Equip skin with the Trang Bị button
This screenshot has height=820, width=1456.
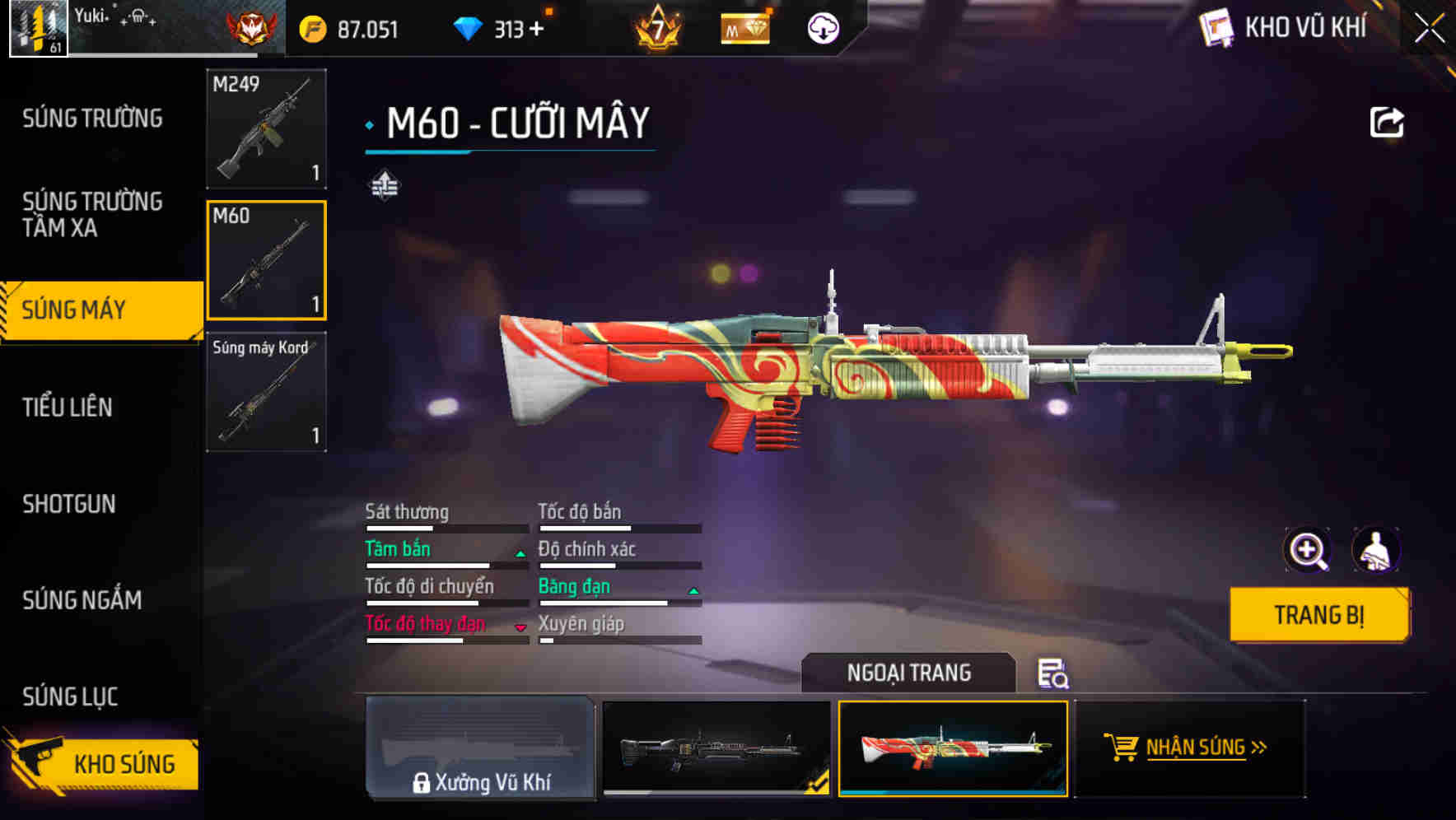pos(1318,615)
